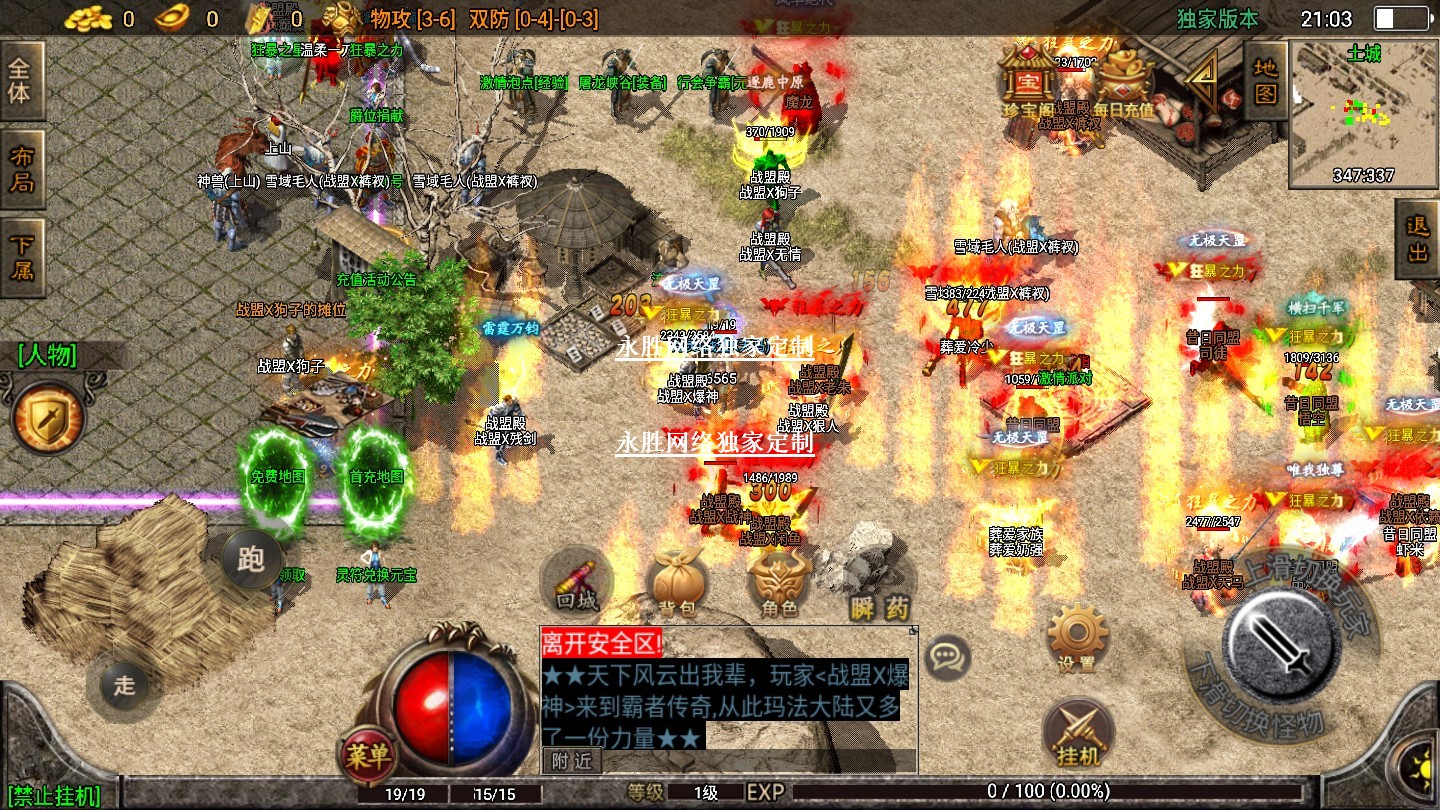Open the 设置 gear settings
Screen dimensions: 1440x810
click(x=1077, y=638)
